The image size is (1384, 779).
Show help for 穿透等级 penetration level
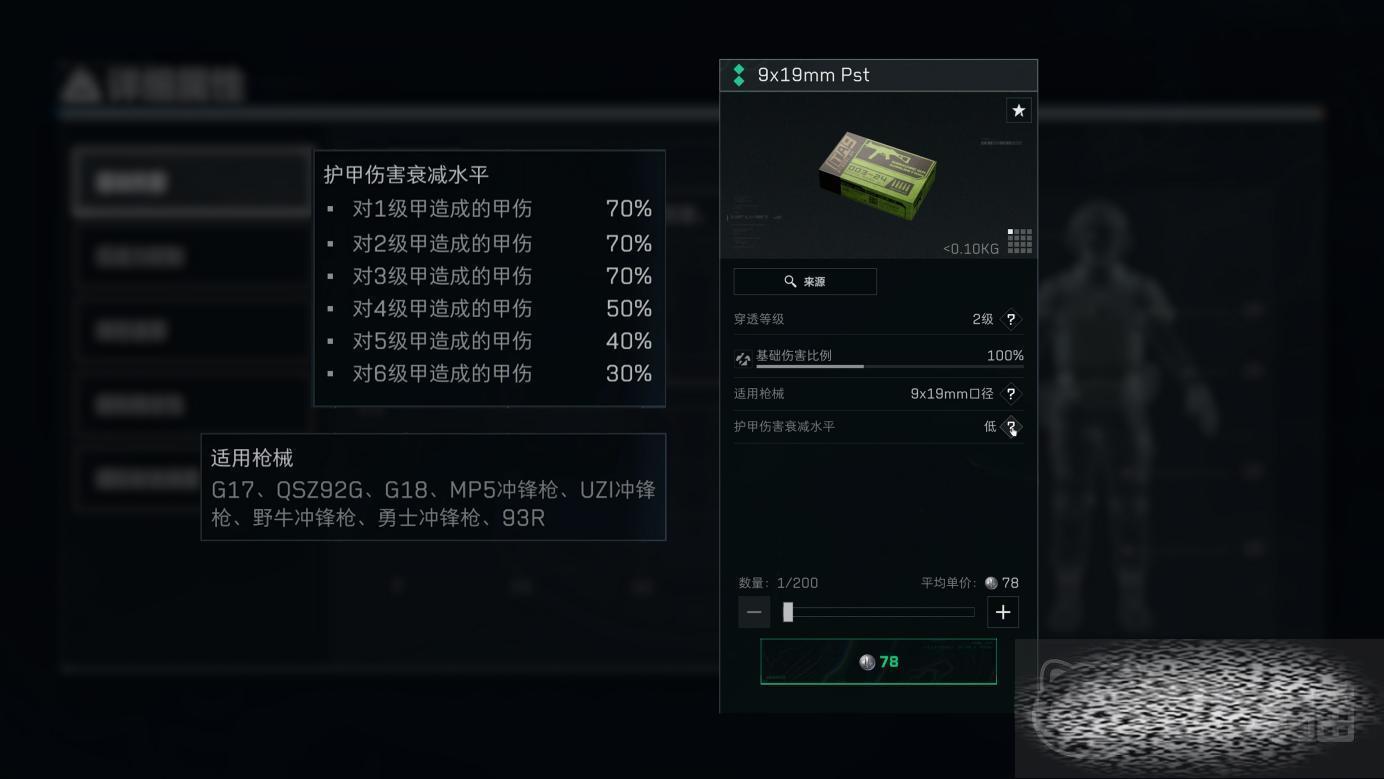pos(1011,319)
